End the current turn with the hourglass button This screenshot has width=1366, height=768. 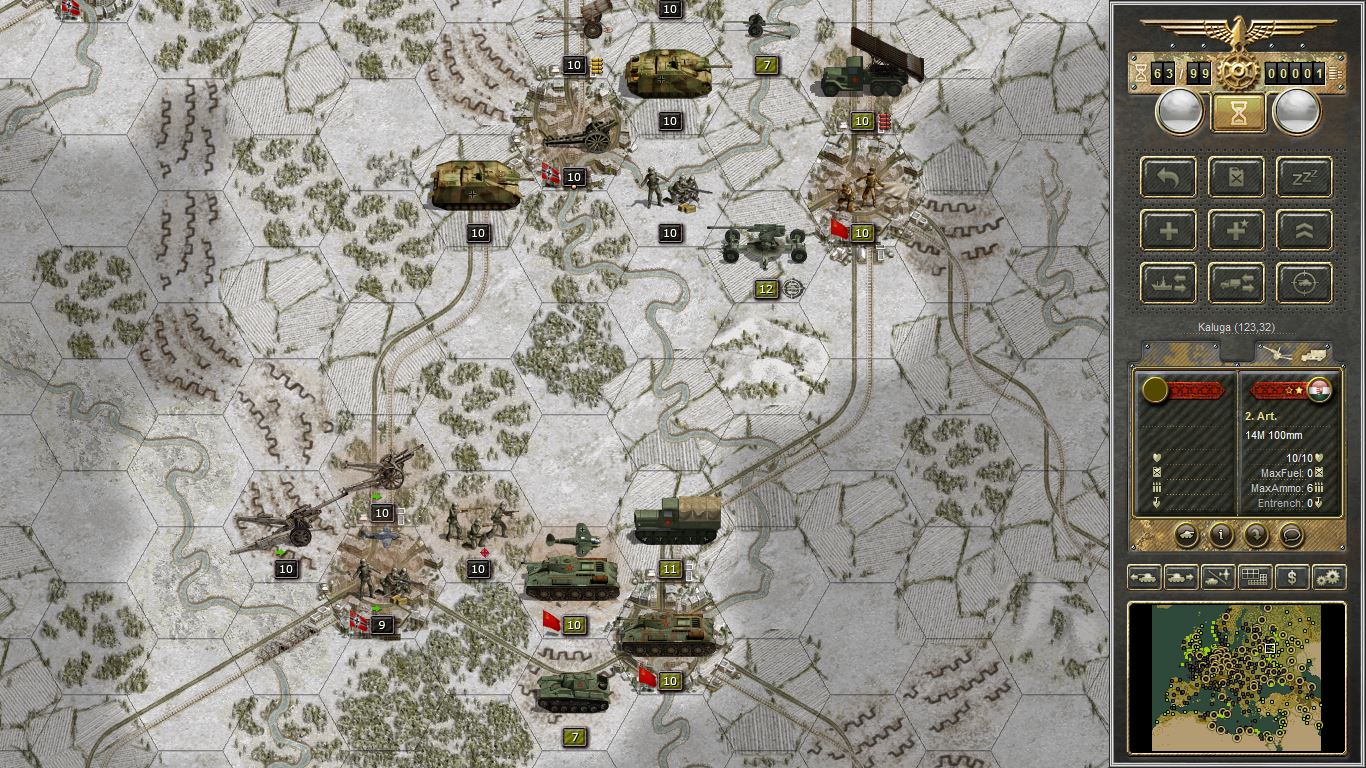click(1238, 111)
